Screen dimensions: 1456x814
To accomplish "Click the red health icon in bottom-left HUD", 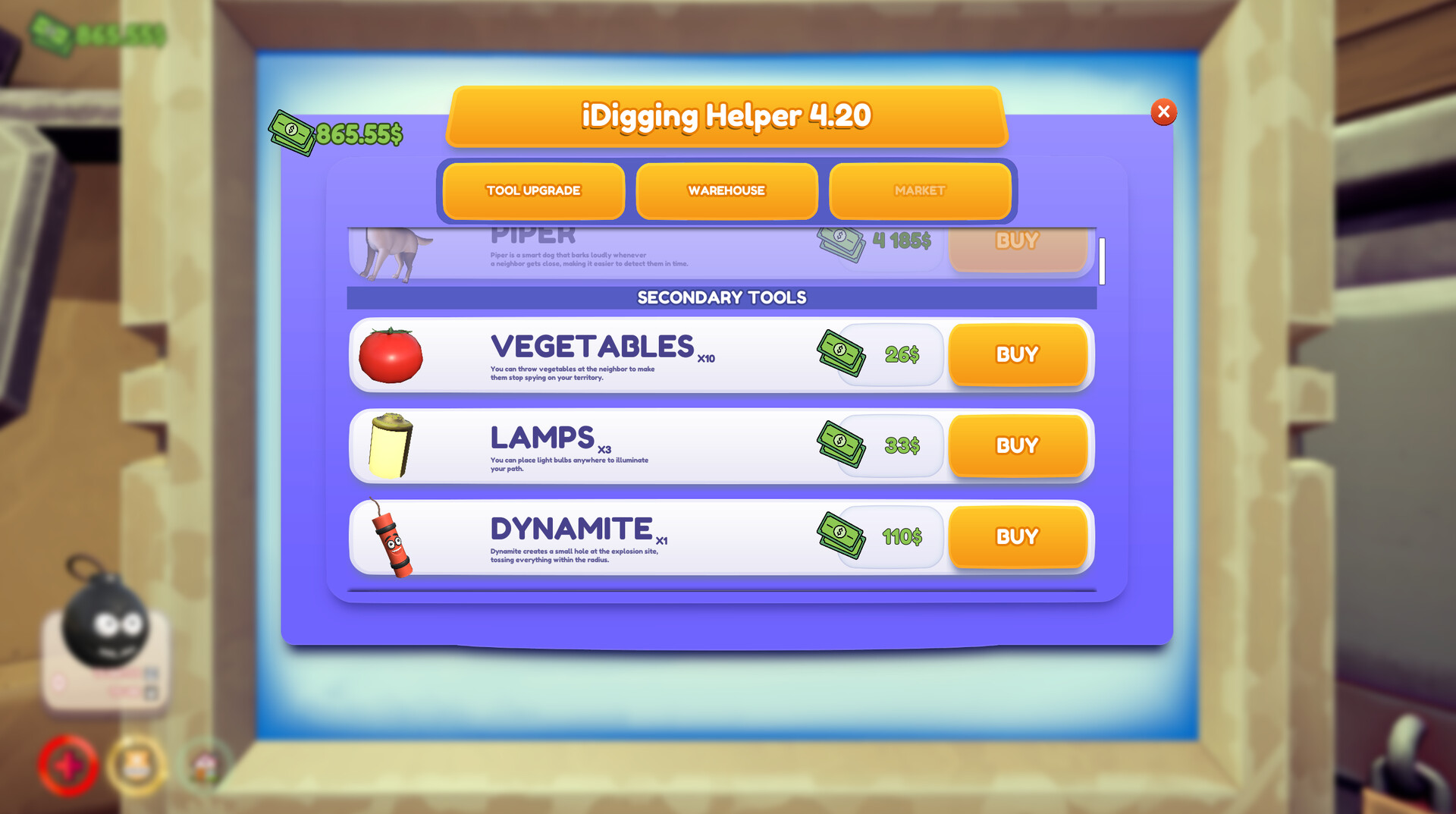I will [x=68, y=766].
